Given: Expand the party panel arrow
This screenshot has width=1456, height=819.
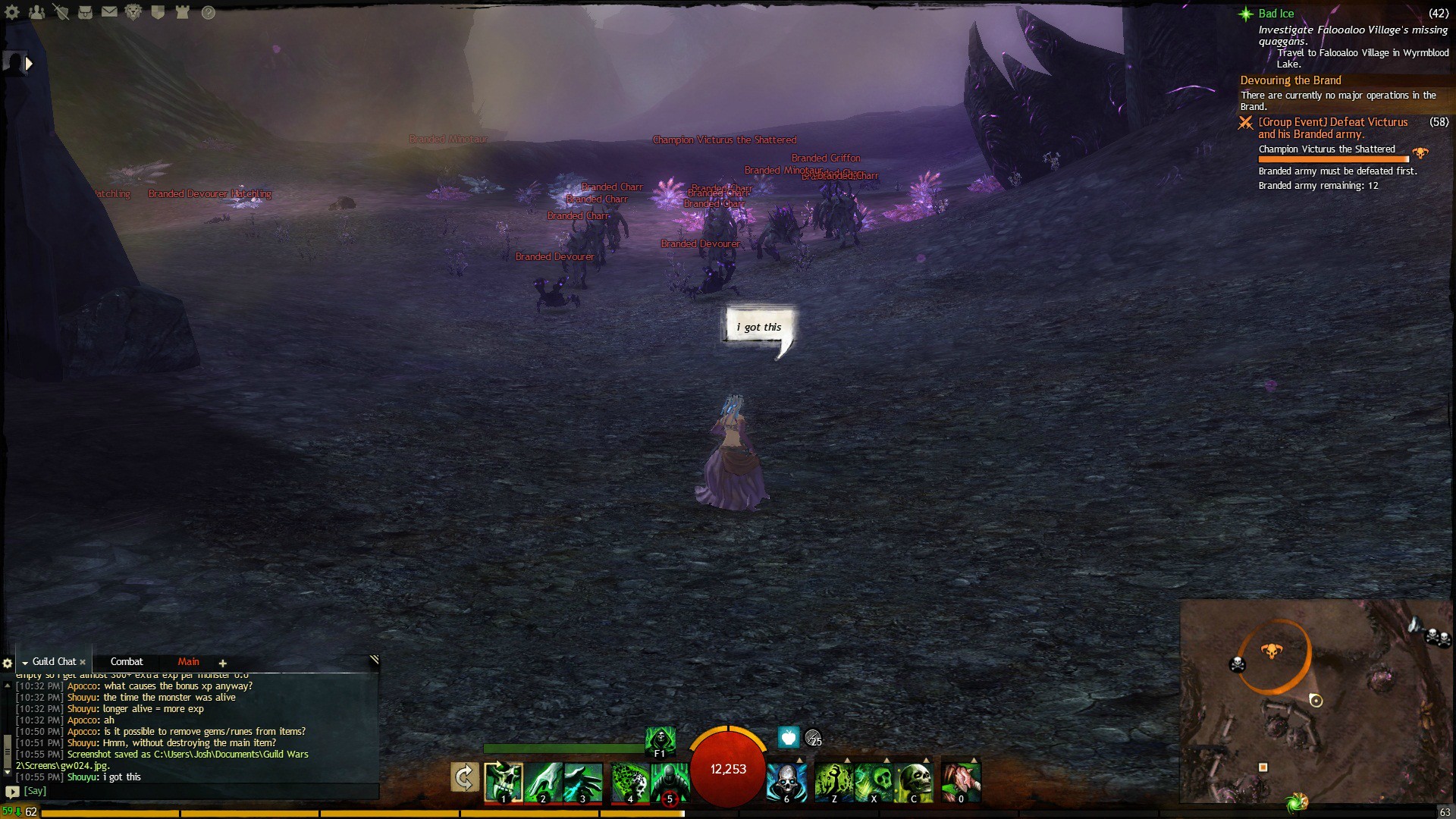Looking at the screenshot, I should click(29, 64).
